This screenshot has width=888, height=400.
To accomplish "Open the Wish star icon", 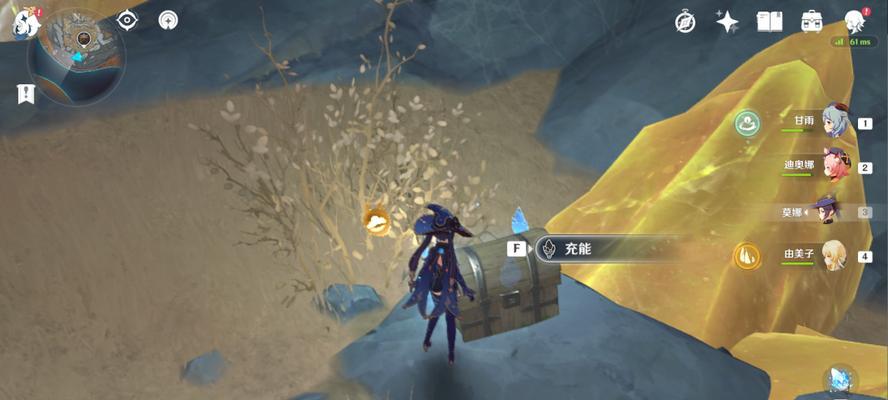I will [727, 22].
